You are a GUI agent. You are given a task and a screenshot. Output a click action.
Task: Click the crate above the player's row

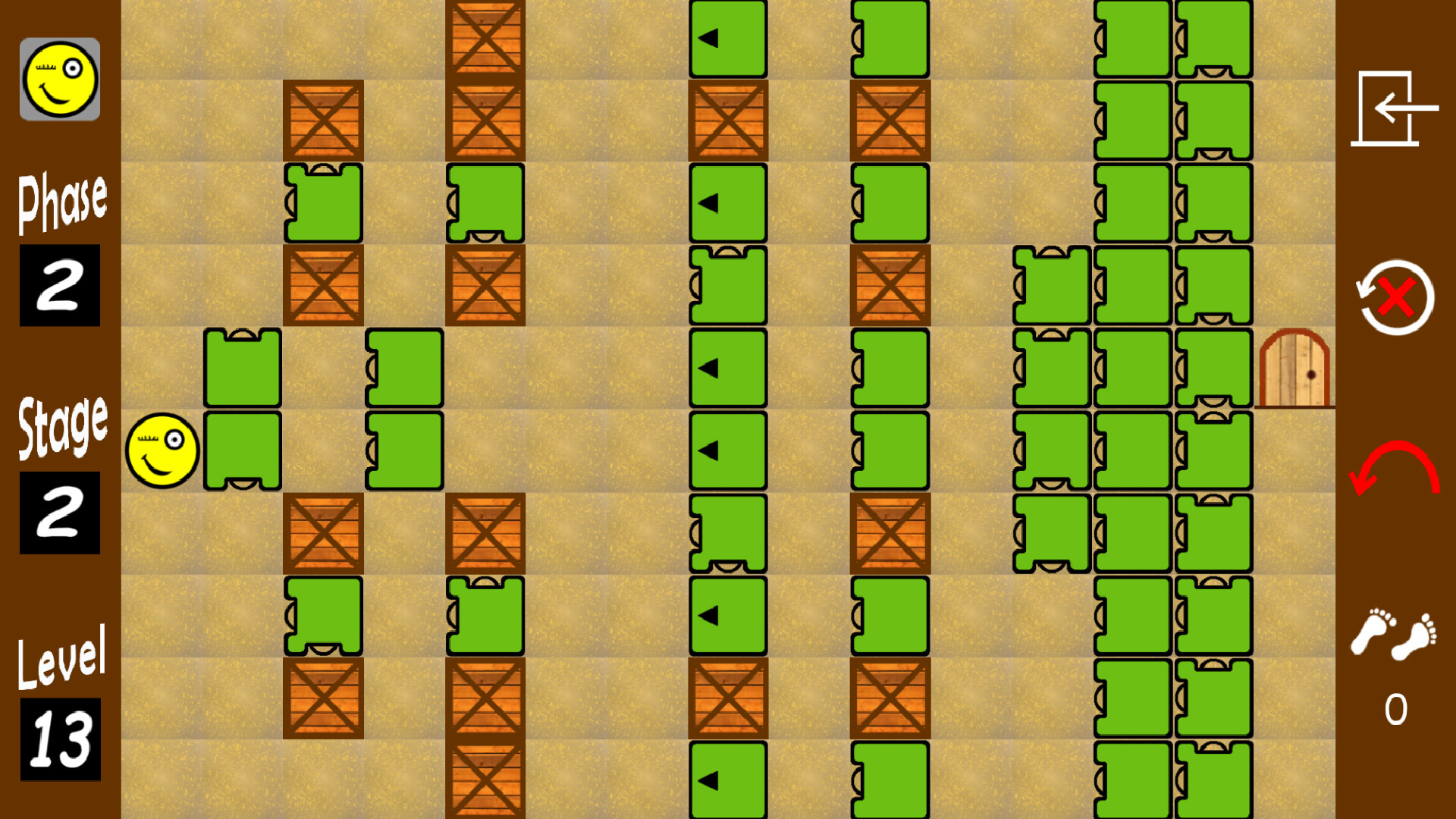(x=322, y=284)
